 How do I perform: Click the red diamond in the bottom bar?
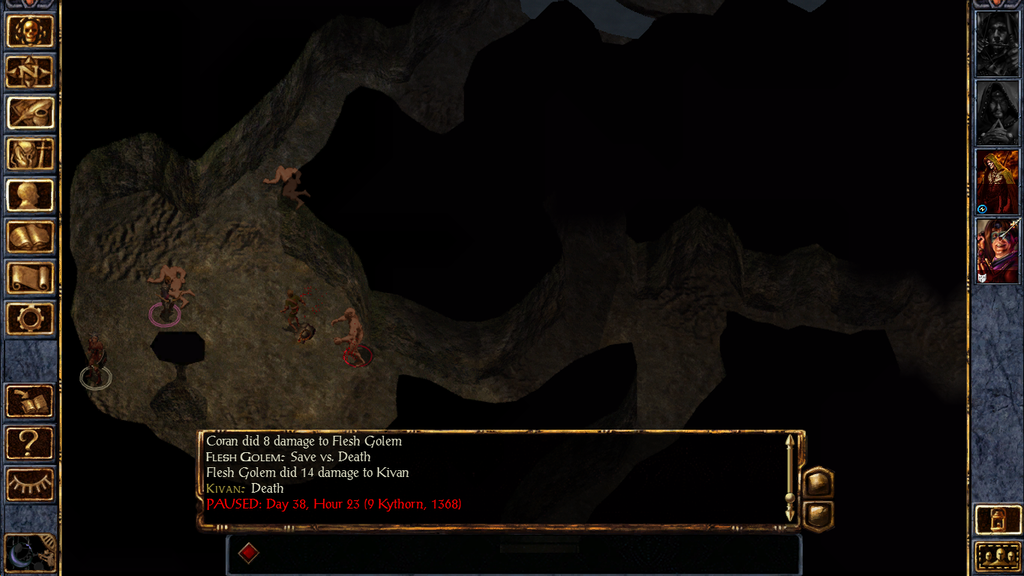pyautogui.click(x=249, y=553)
